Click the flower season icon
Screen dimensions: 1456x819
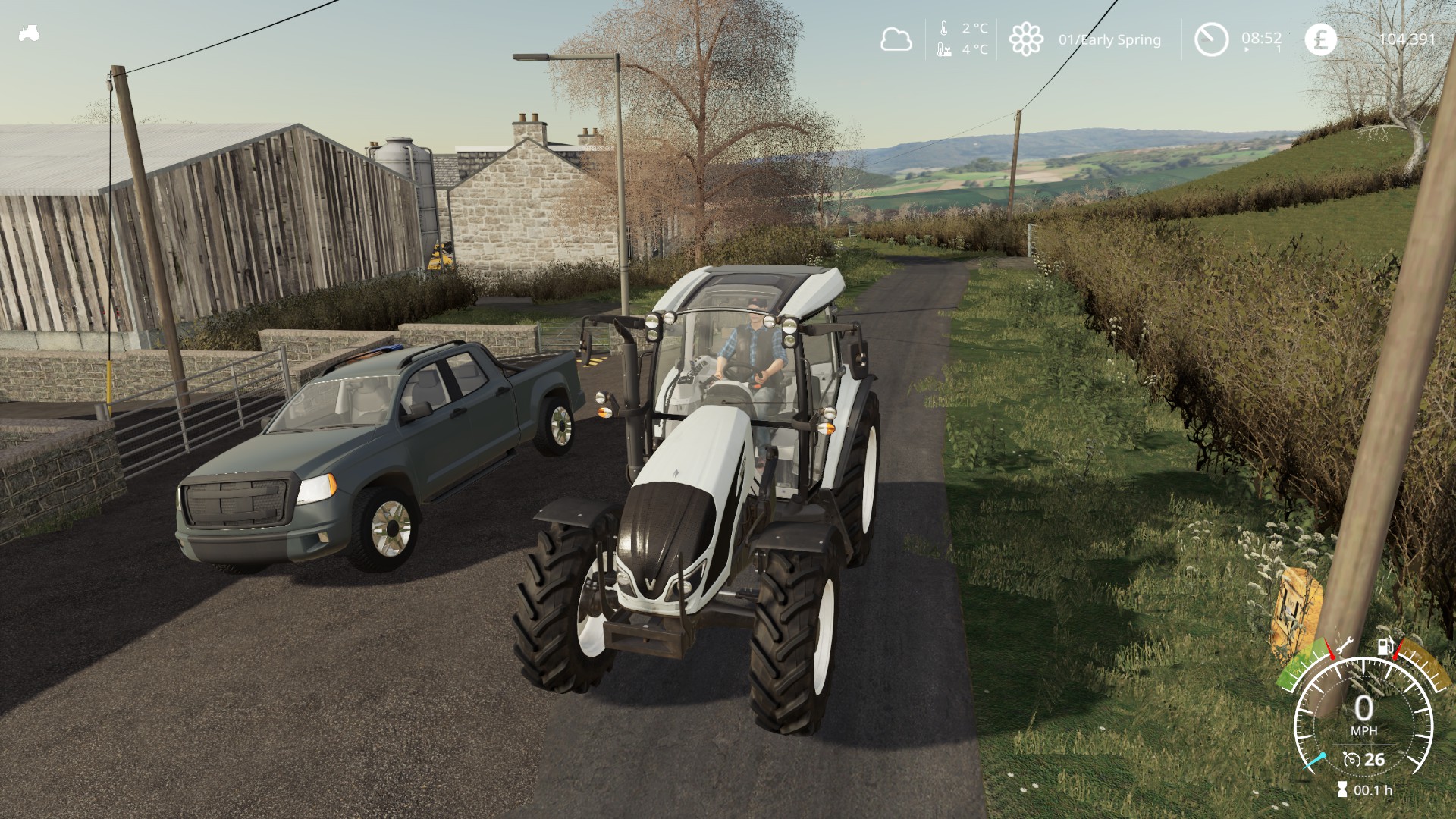(x=1025, y=39)
